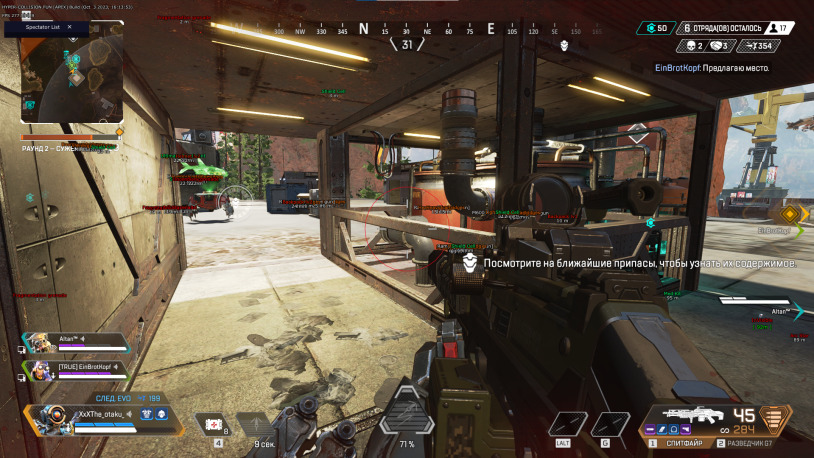814x458 pixels.
Task: Switch to the Spitfire weapon
Action: pyautogui.click(x=682, y=441)
